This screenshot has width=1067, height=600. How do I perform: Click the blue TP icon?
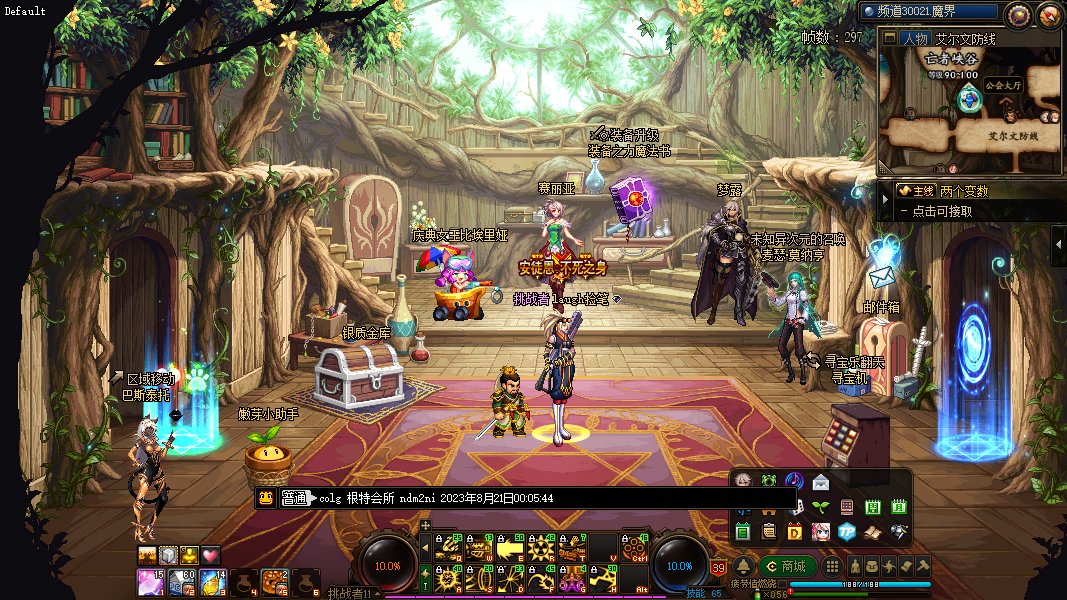[x=846, y=531]
